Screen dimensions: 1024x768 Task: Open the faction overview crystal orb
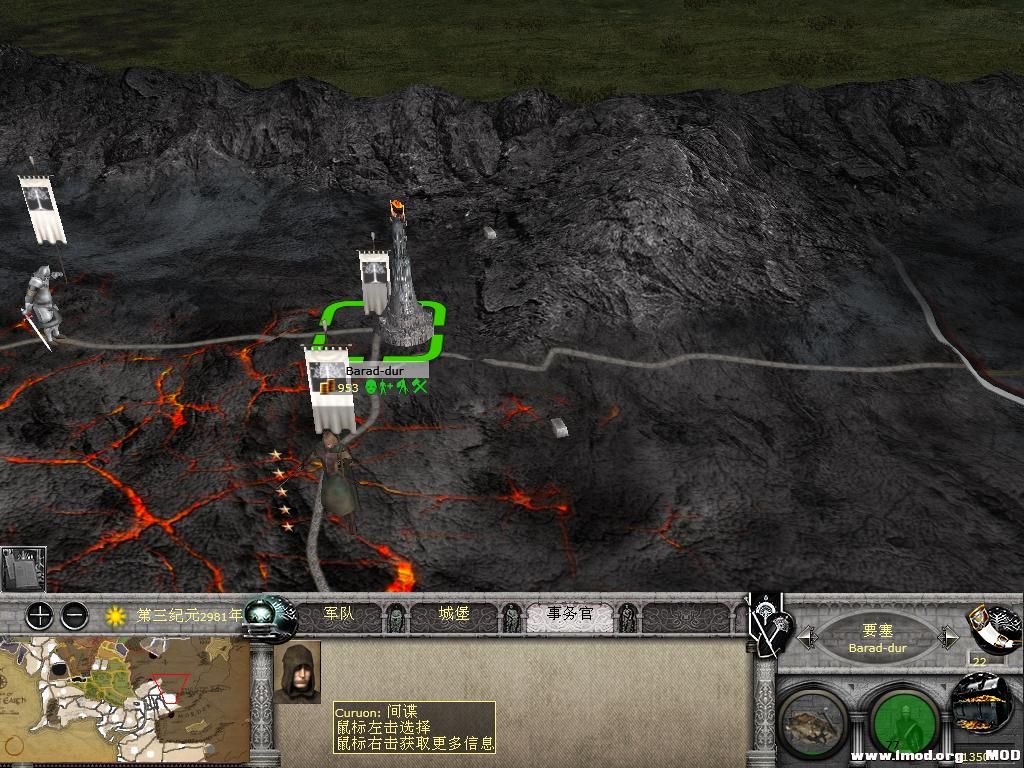tap(270, 618)
